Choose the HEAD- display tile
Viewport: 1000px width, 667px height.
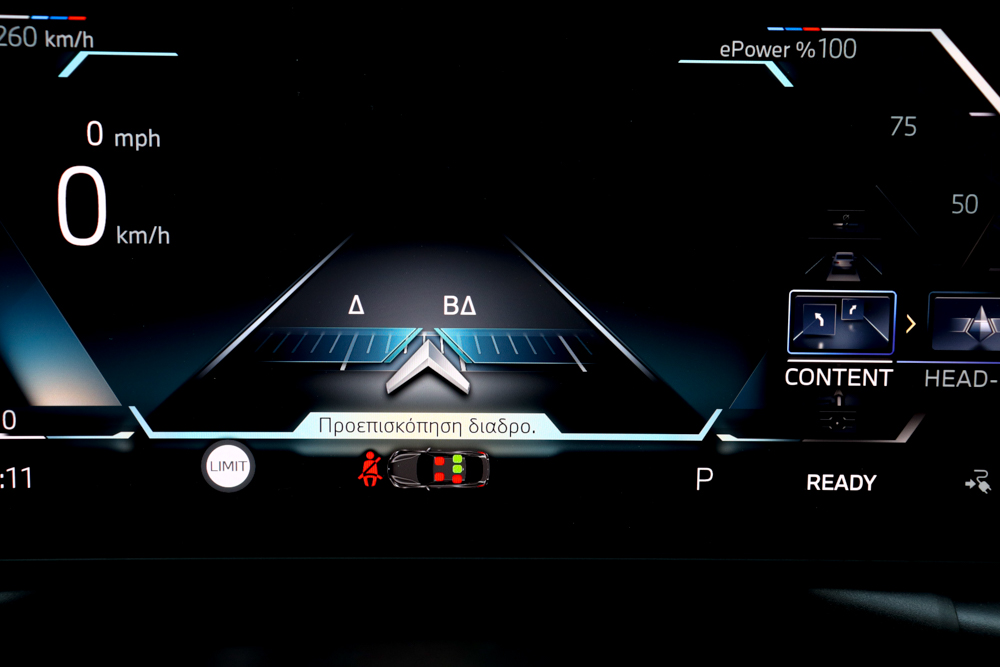pyautogui.click(x=965, y=323)
